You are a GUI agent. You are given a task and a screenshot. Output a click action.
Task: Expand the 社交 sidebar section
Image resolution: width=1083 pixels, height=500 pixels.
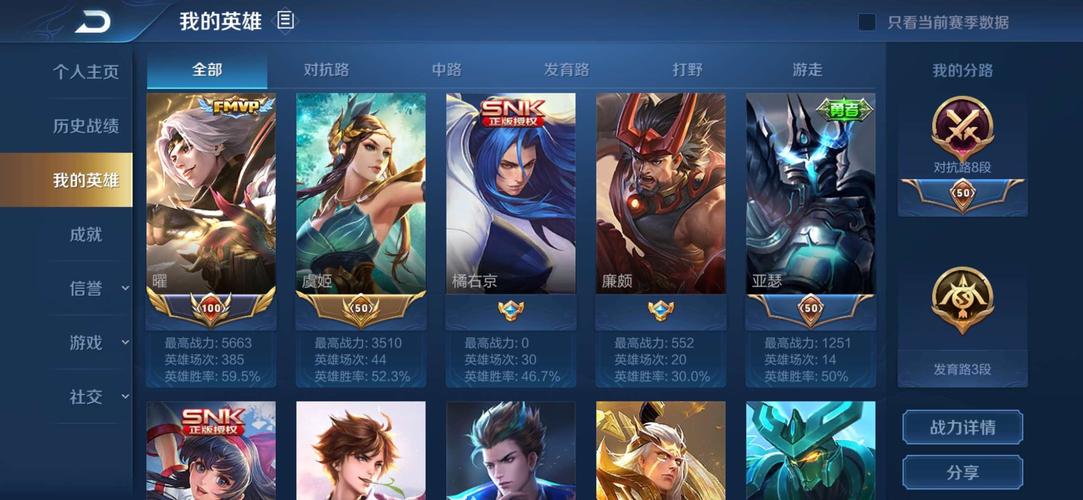[97, 396]
